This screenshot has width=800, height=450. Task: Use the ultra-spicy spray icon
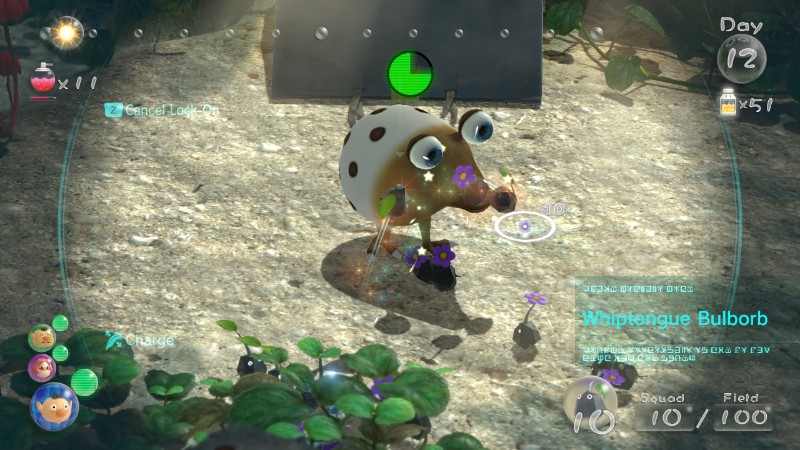point(43,78)
